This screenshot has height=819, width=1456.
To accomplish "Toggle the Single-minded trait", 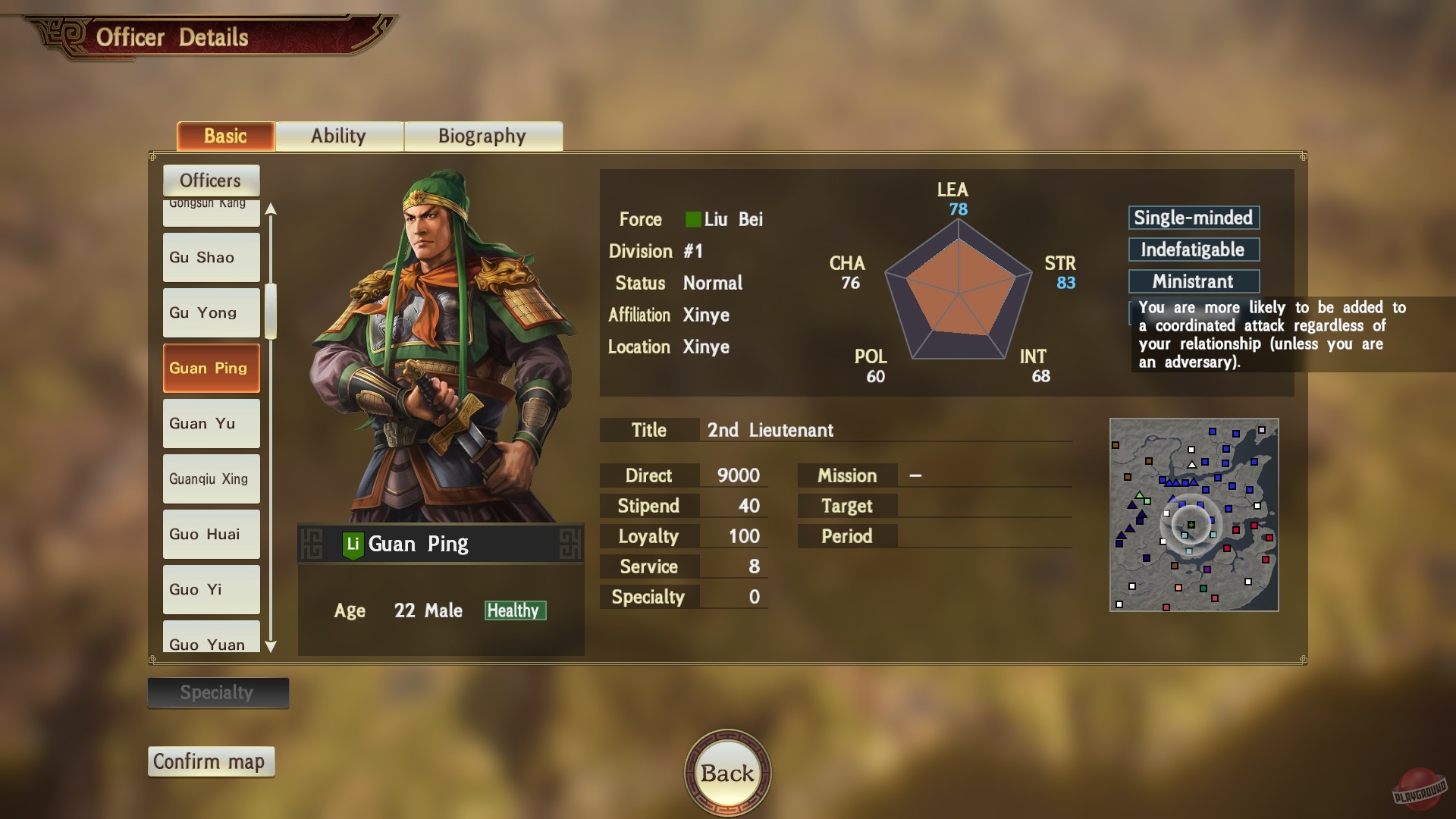I will click(x=1194, y=218).
